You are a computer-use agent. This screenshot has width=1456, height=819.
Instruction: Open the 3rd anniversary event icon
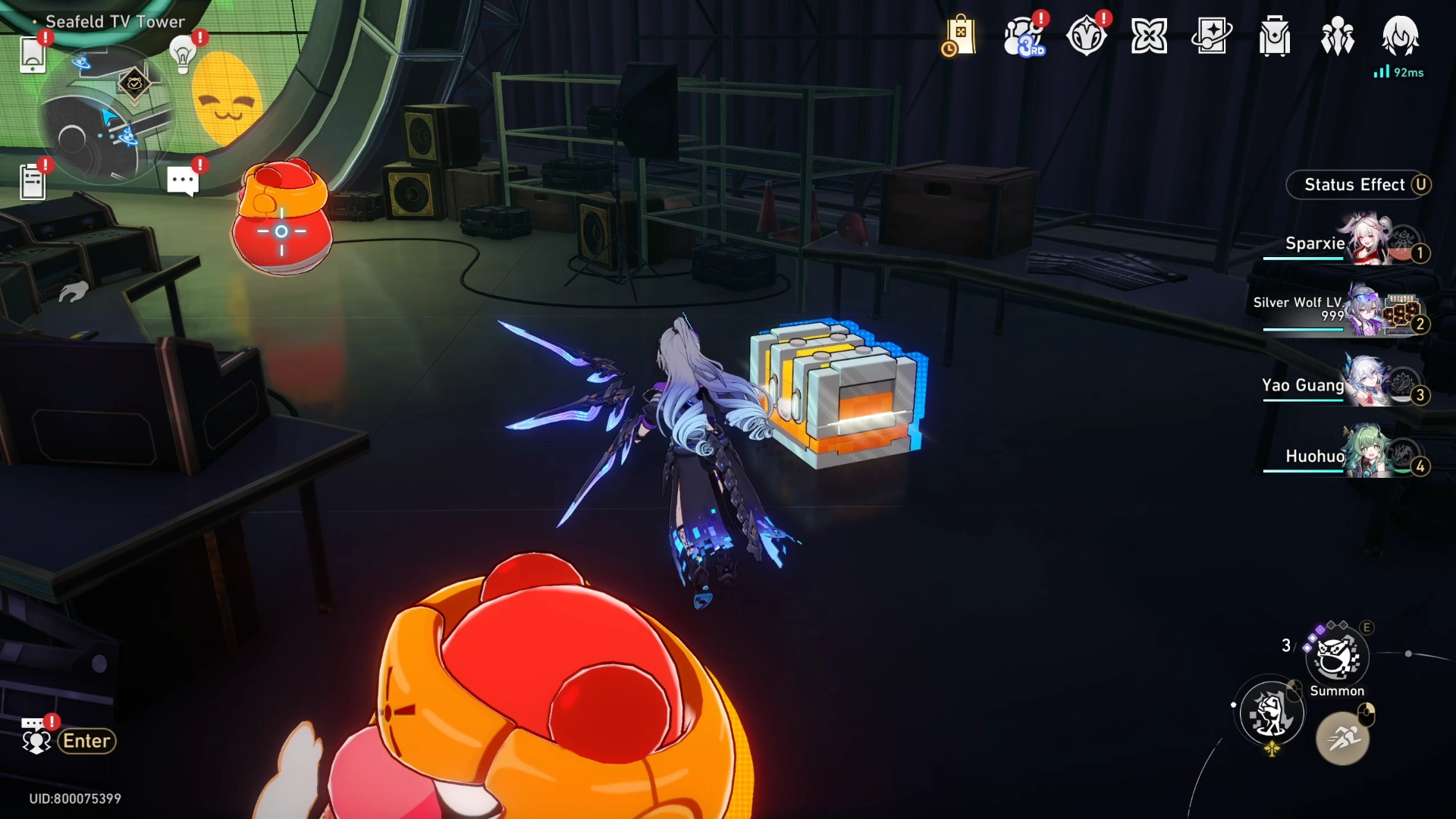(x=1023, y=36)
